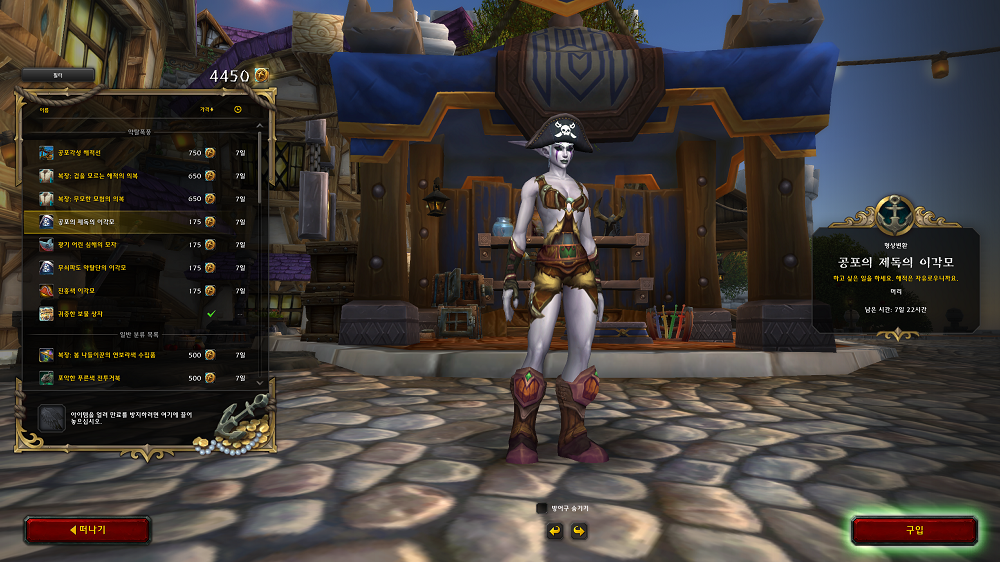The width and height of the screenshot is (1000, 562).
Task: Toggle the 방어구 숨기기 checkbox
Action: 542,508
